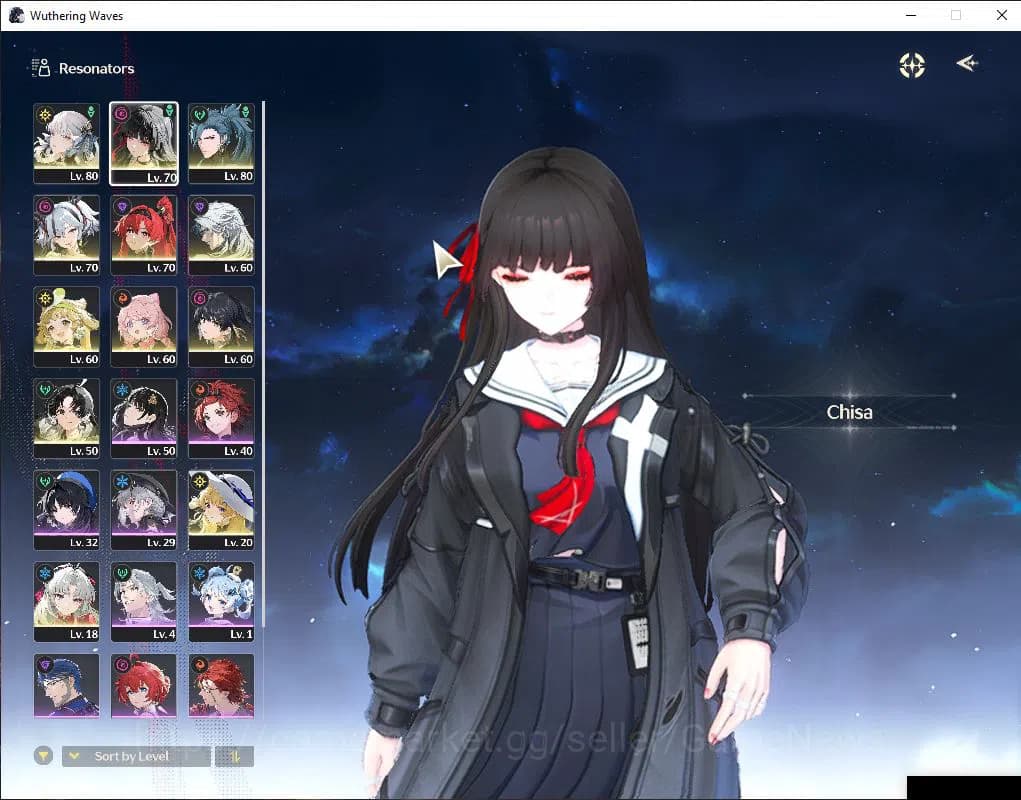Toggle the sort order arrows button

pyautogui.click(x=234, y=756)
